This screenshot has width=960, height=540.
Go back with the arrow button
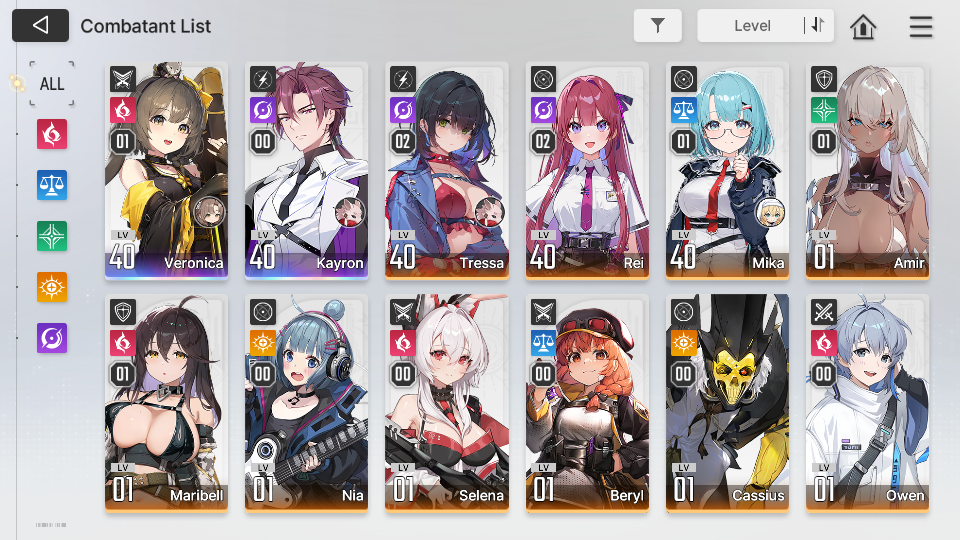coord(40,25)
